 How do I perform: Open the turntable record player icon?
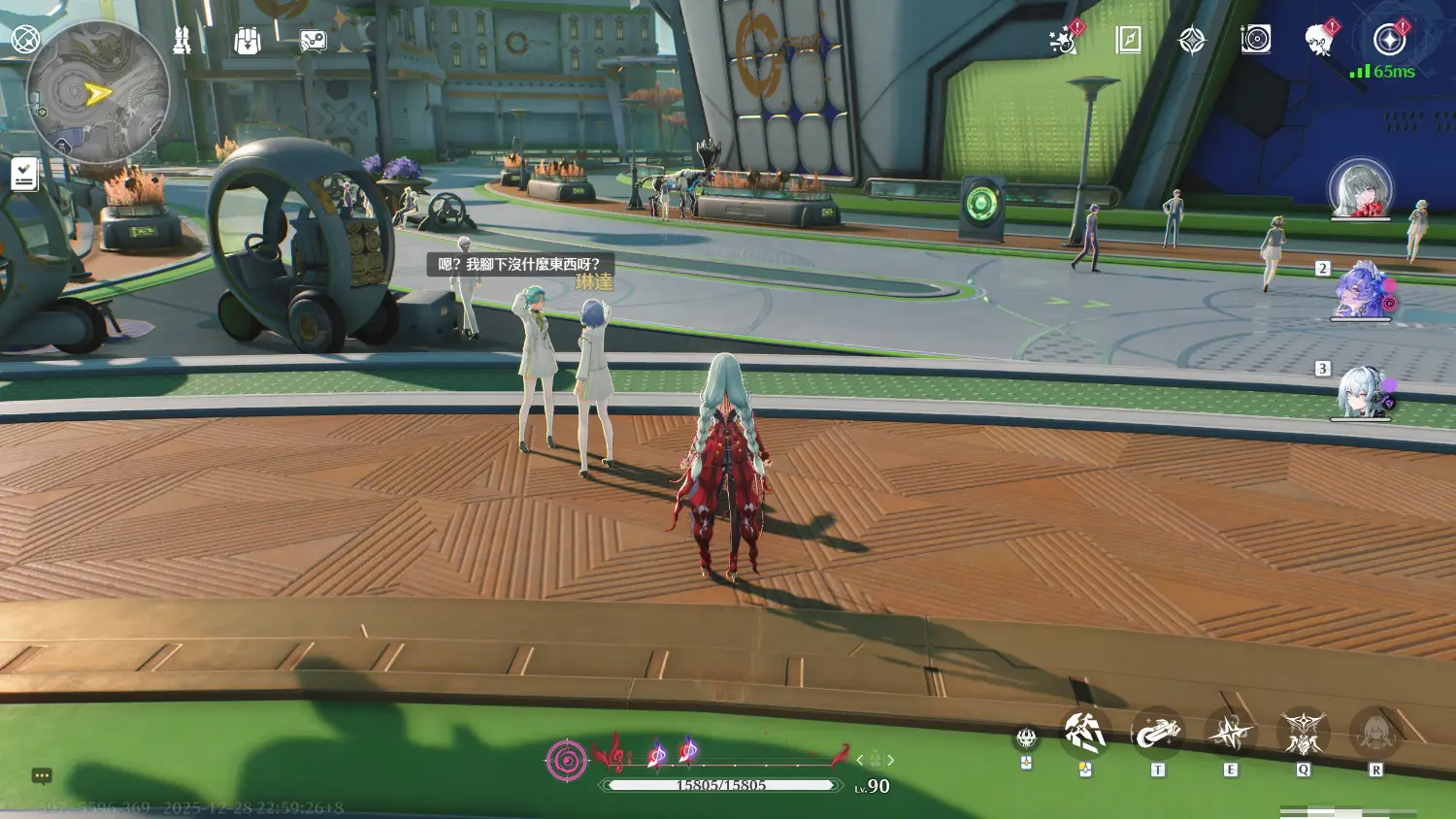pos(1255,40)
